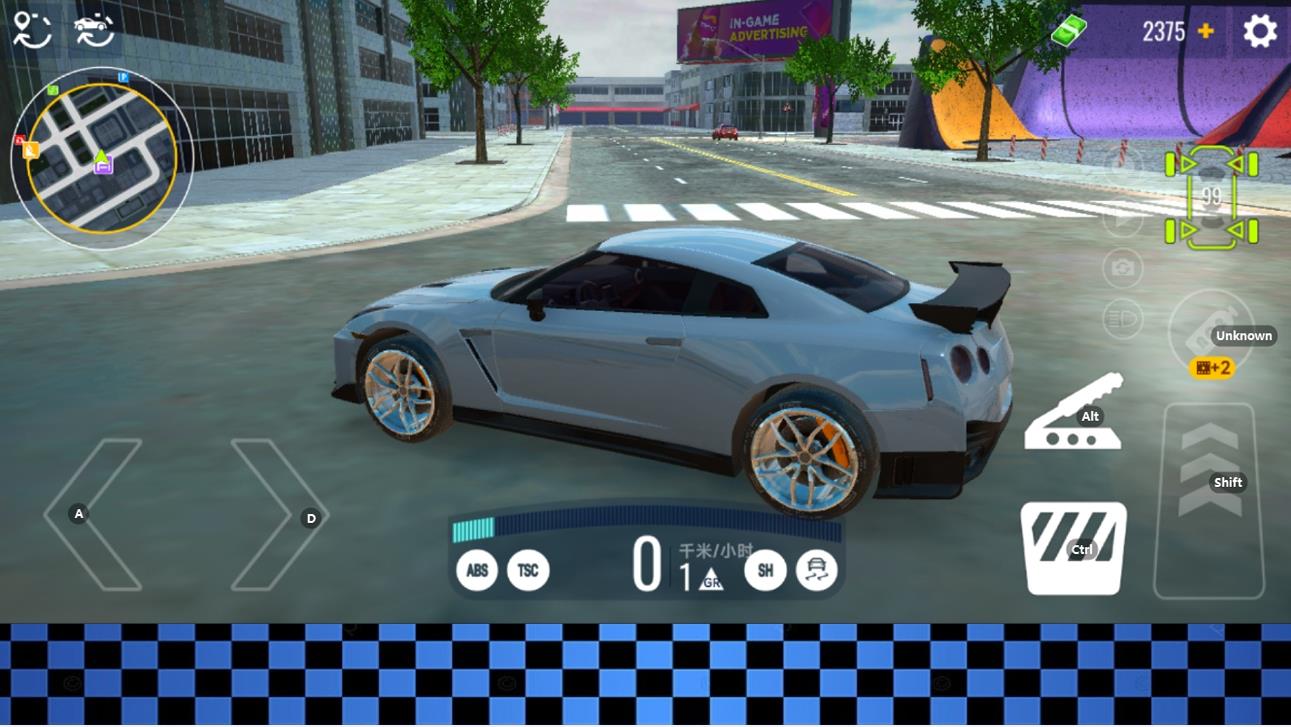Pull the handbrake lever icon

point(1073,414)
